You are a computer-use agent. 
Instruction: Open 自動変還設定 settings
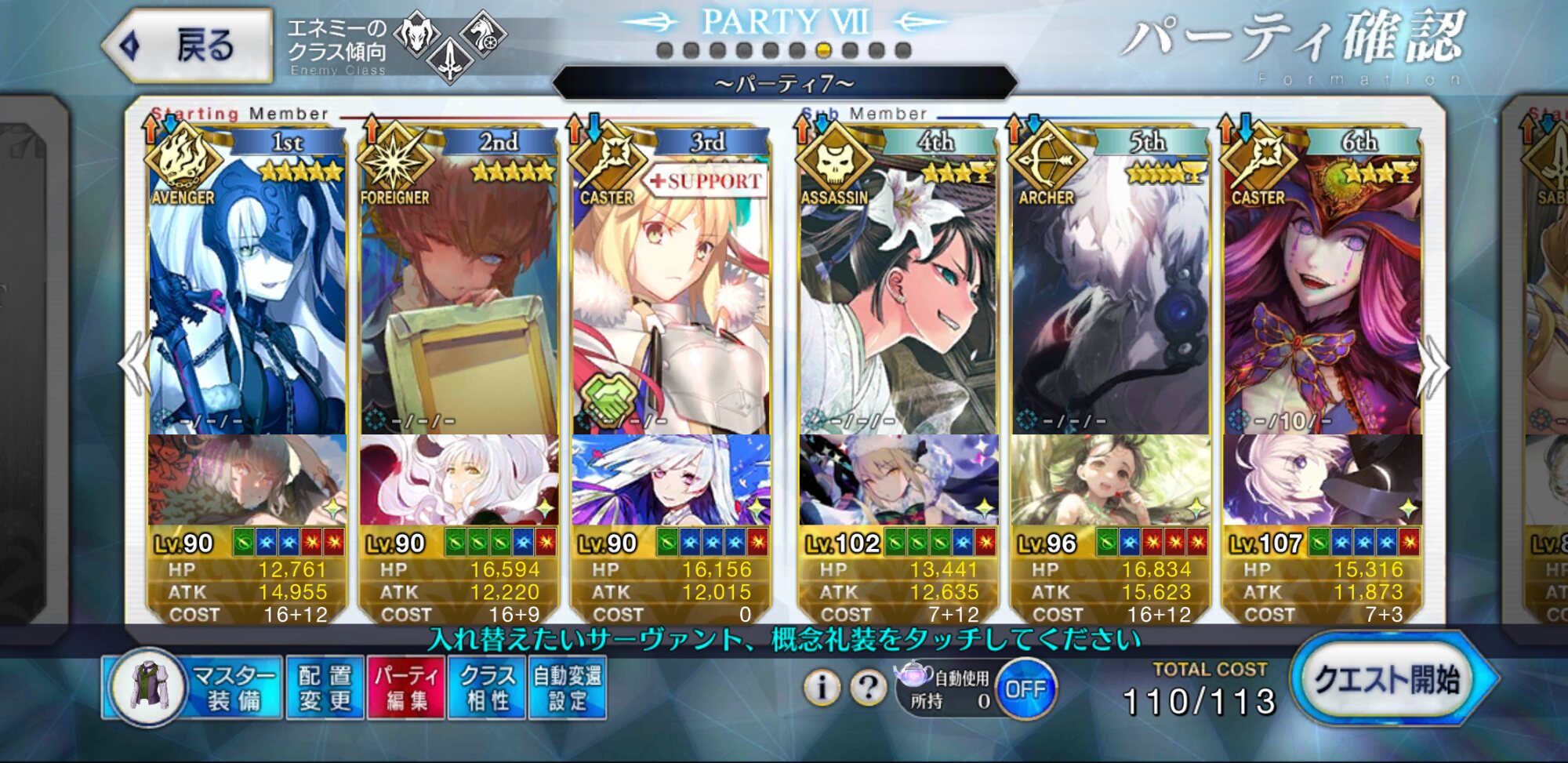(568, 688)
